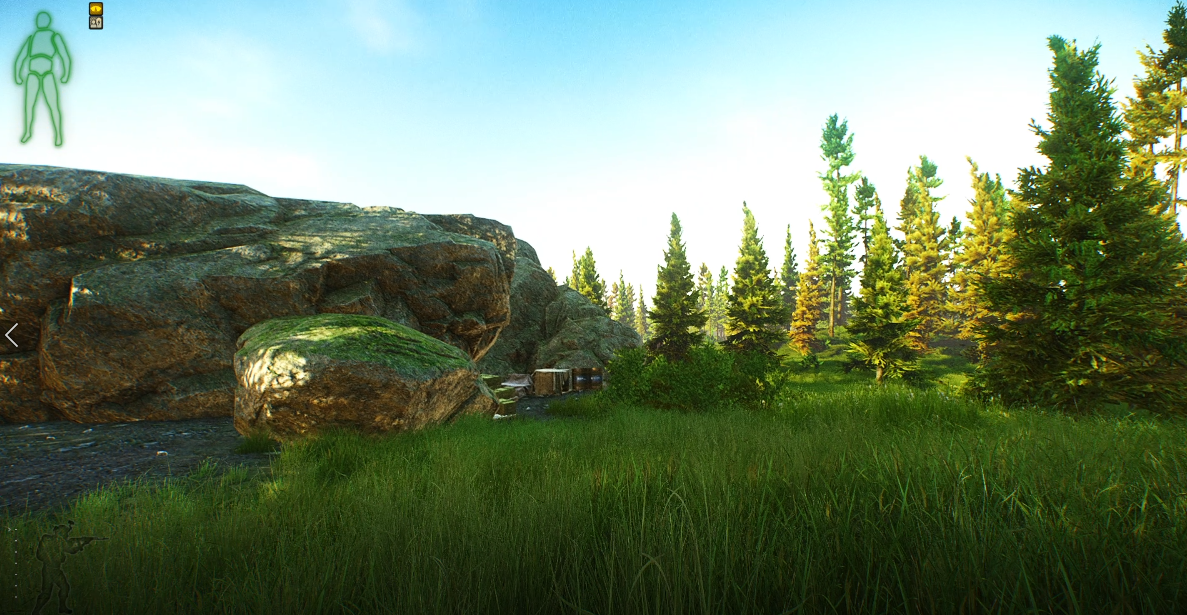The width and height of the screenshot is (1187, 615).
Task: Click the grey status effect icon
Action: click(x=96, y=22)
